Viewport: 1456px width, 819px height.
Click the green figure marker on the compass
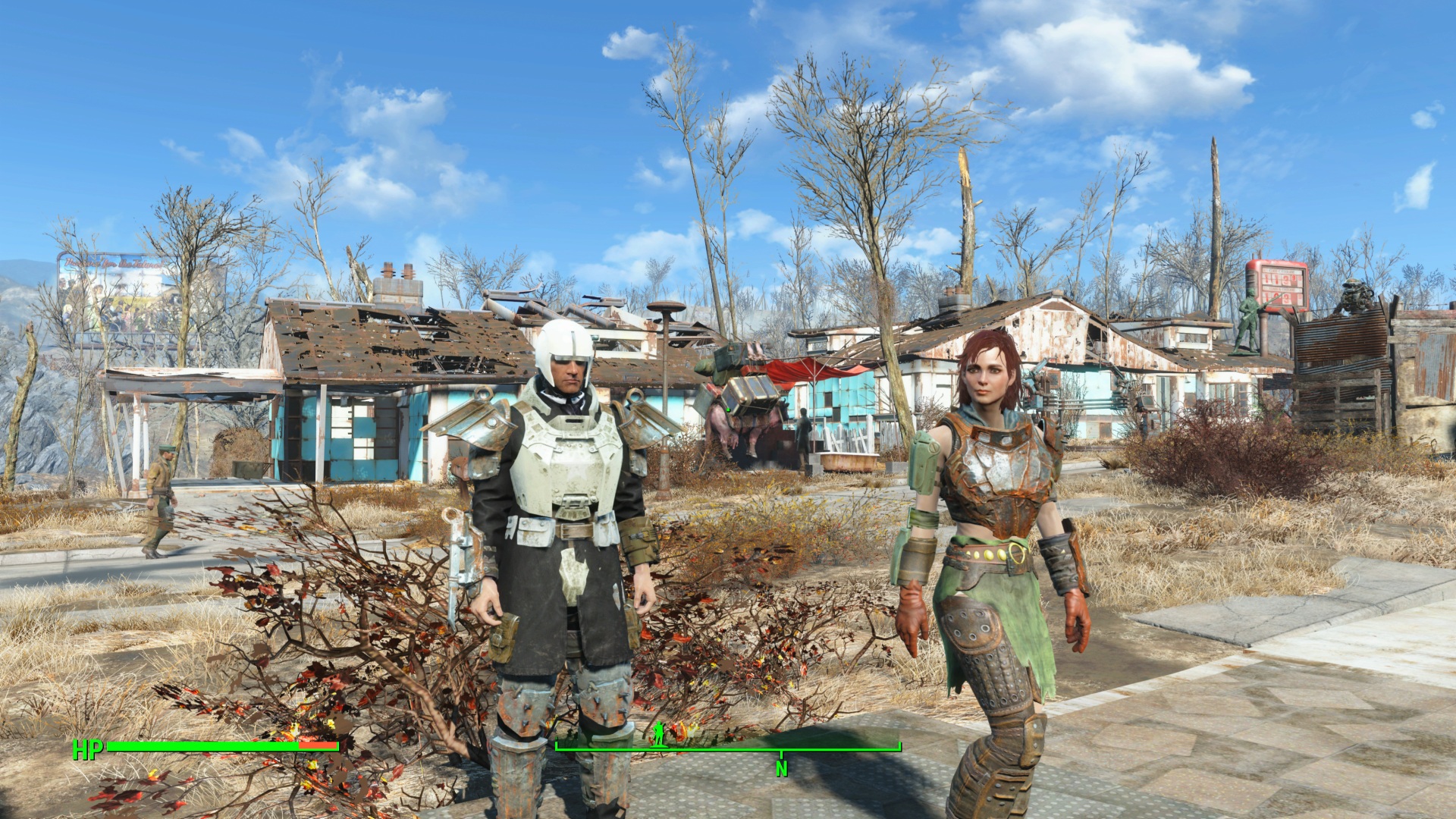point(658,733)
